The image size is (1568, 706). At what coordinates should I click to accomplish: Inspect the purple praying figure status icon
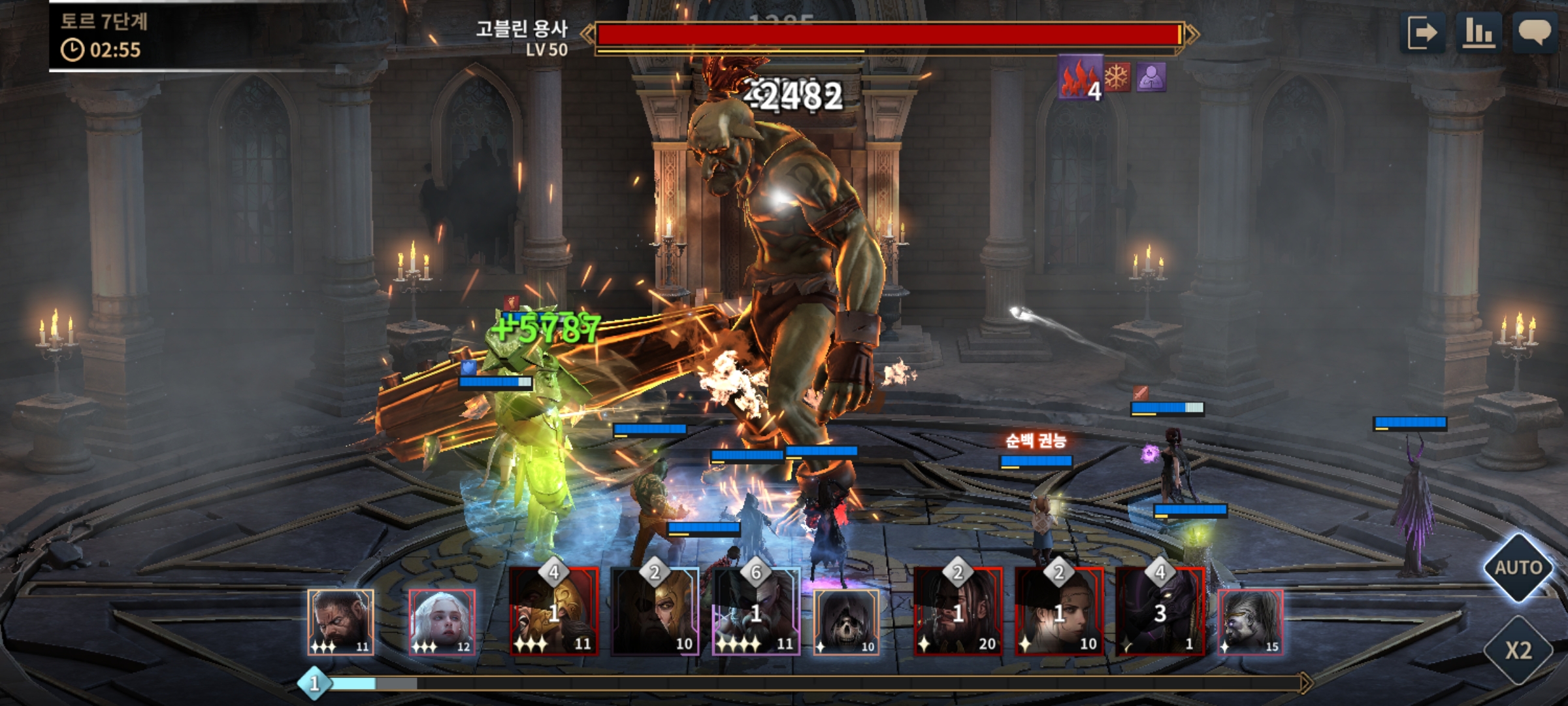1151,78
